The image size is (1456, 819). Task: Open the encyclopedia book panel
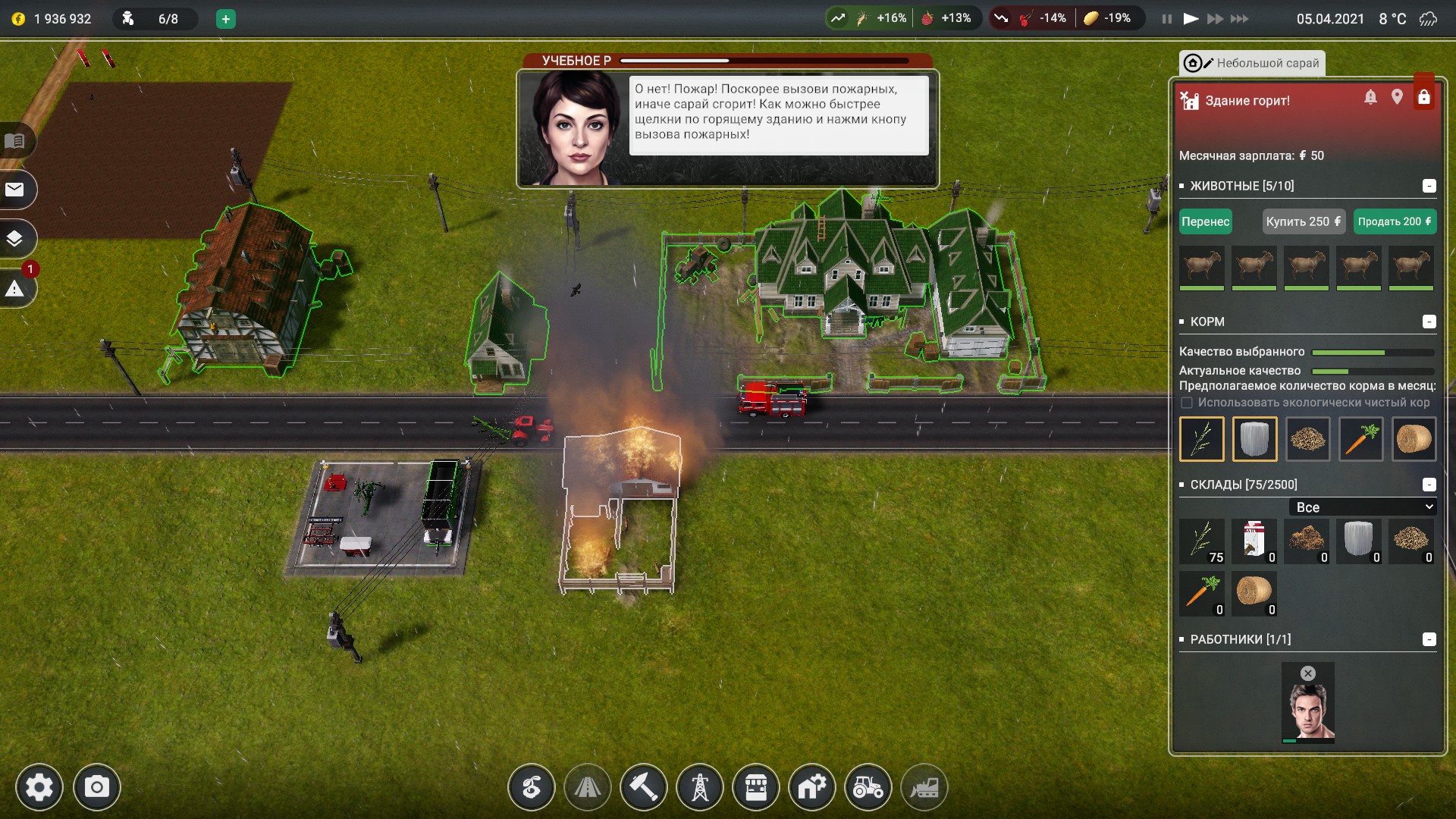point(15,141)
